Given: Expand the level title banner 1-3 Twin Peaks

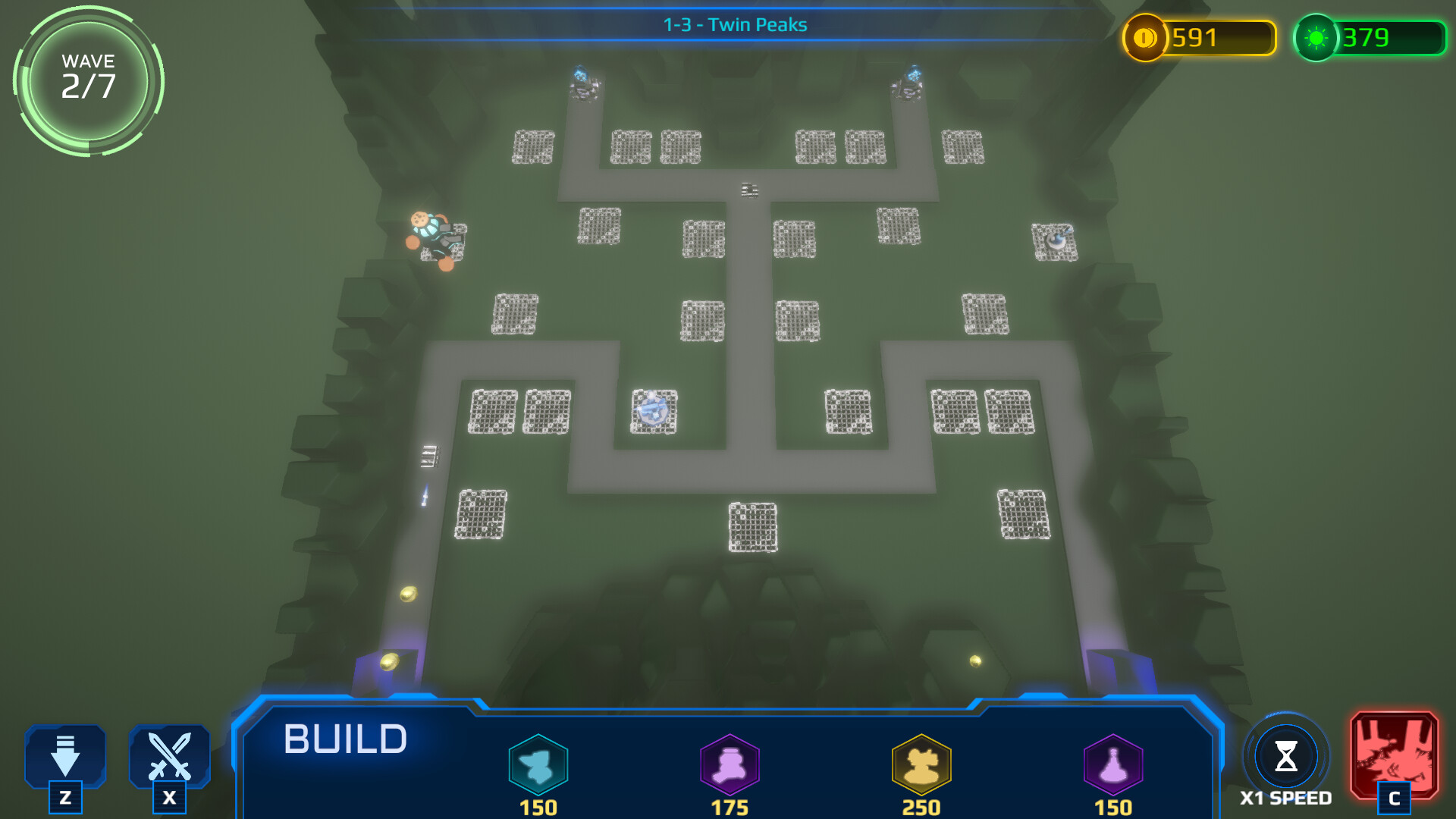Looking at the screenshot, I should pyautogui.click(x=734, y=24).
